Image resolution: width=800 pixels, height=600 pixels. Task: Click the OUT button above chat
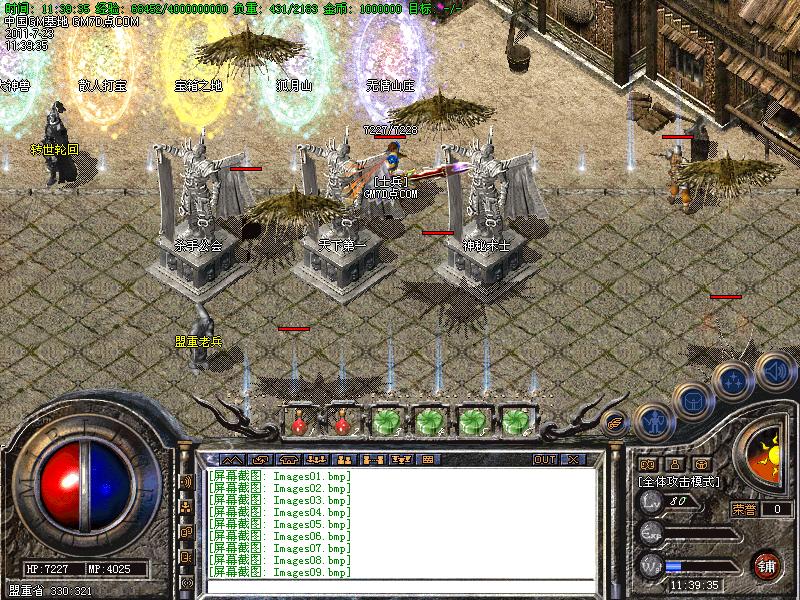545,459
